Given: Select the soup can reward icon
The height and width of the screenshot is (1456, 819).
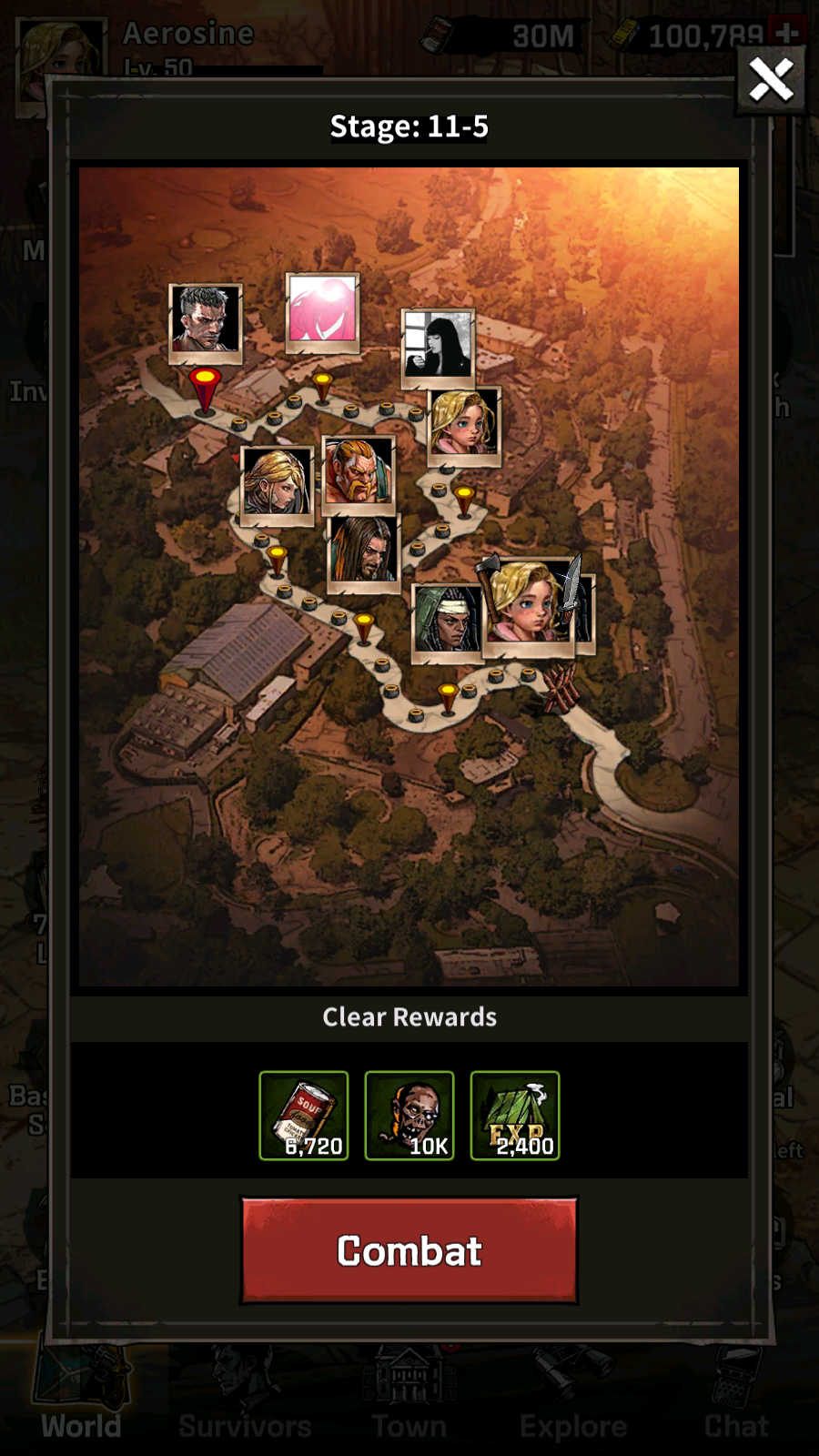Looking at the screenshot, I should (304, 1116).
